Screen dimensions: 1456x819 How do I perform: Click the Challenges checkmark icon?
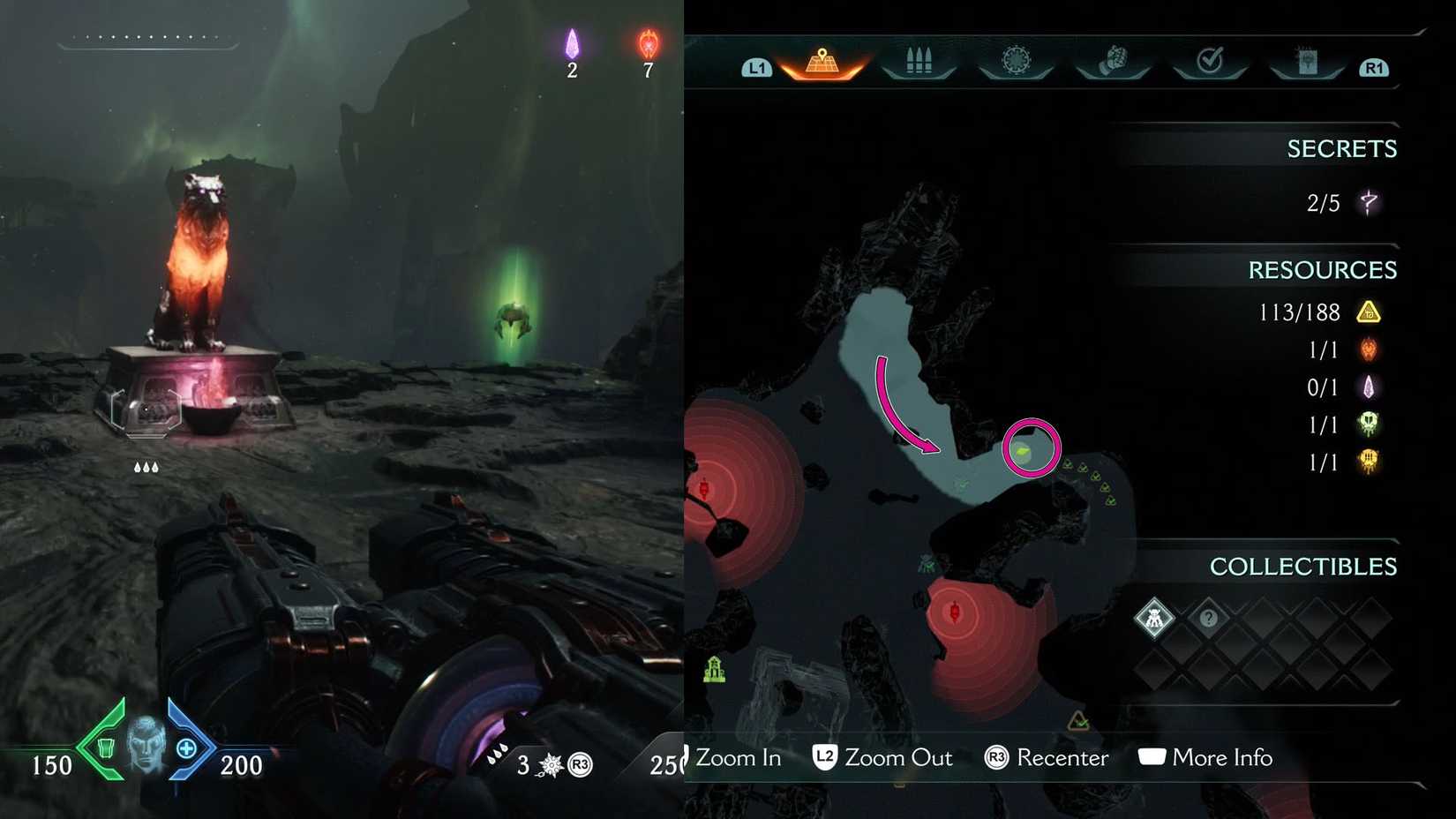(1210, 57)
